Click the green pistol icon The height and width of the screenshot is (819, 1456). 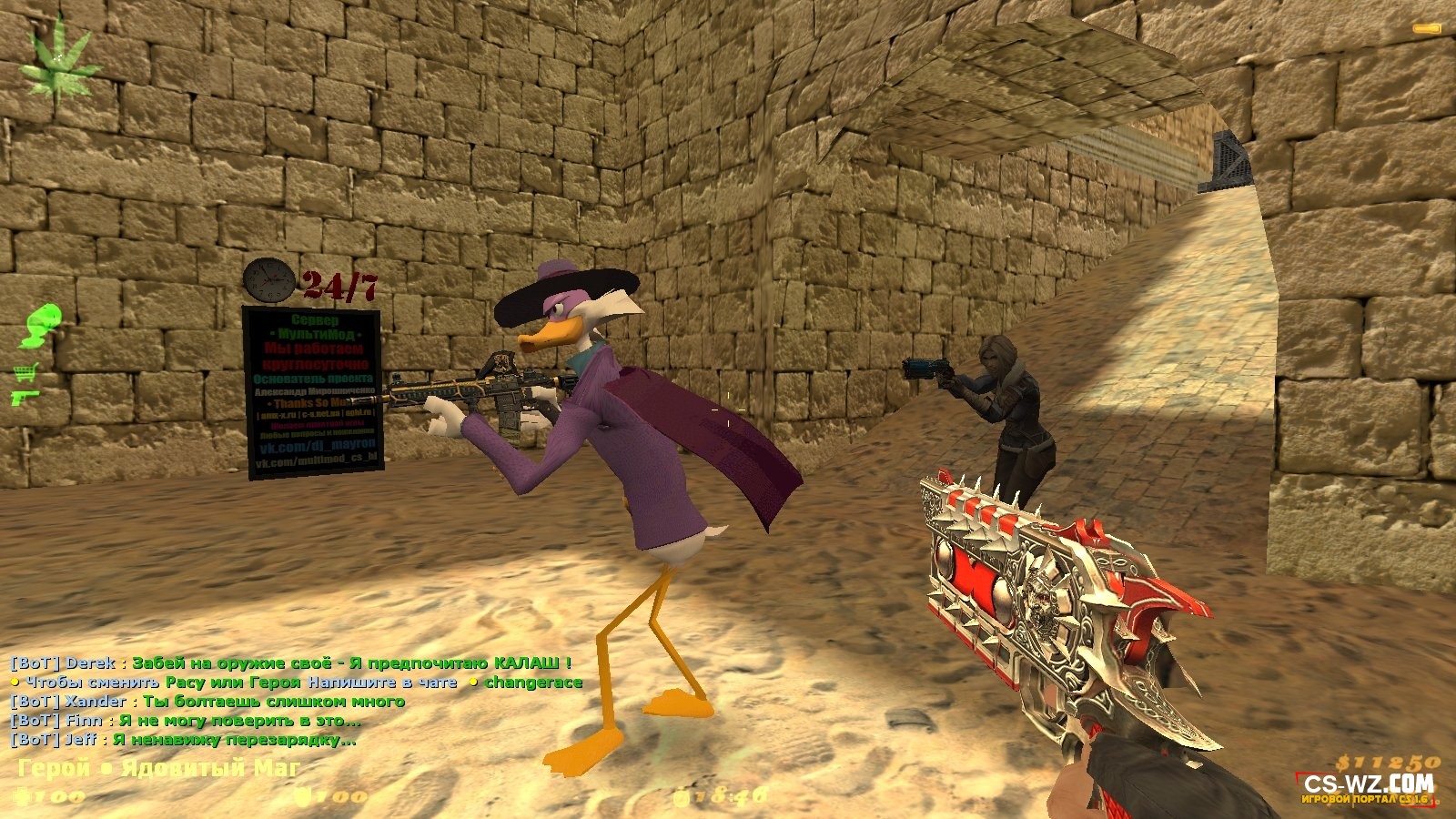(x=24, y=397)
